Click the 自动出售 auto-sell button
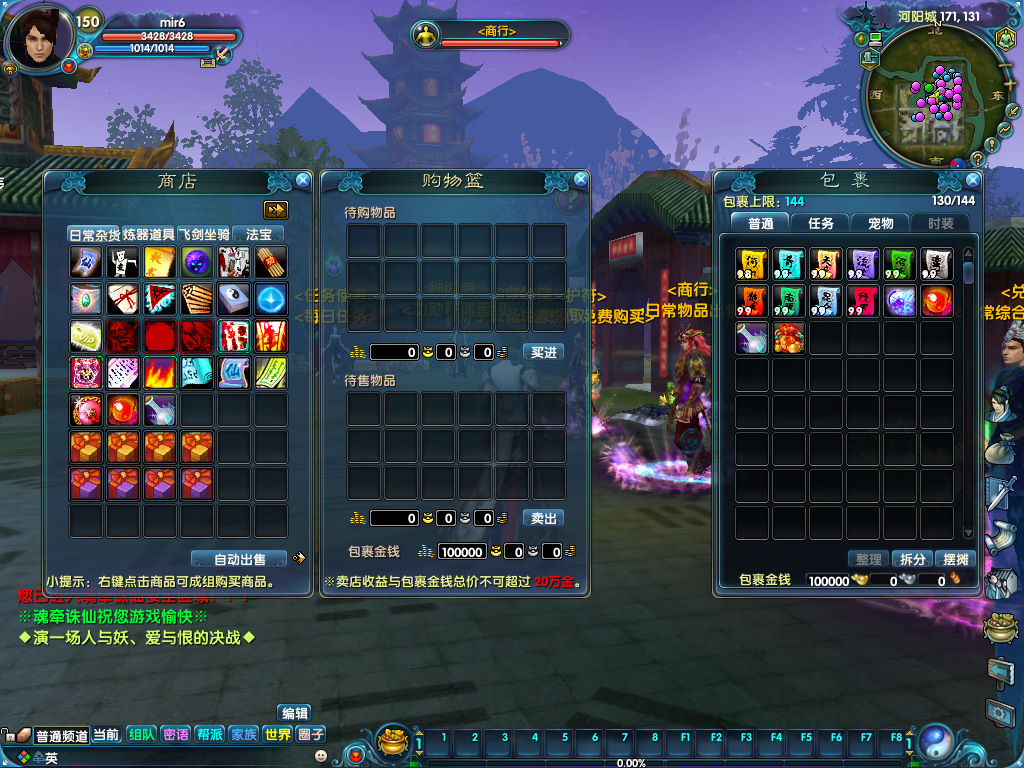The width and height of the screenshot is (1024, 768). tap(240, 559)
